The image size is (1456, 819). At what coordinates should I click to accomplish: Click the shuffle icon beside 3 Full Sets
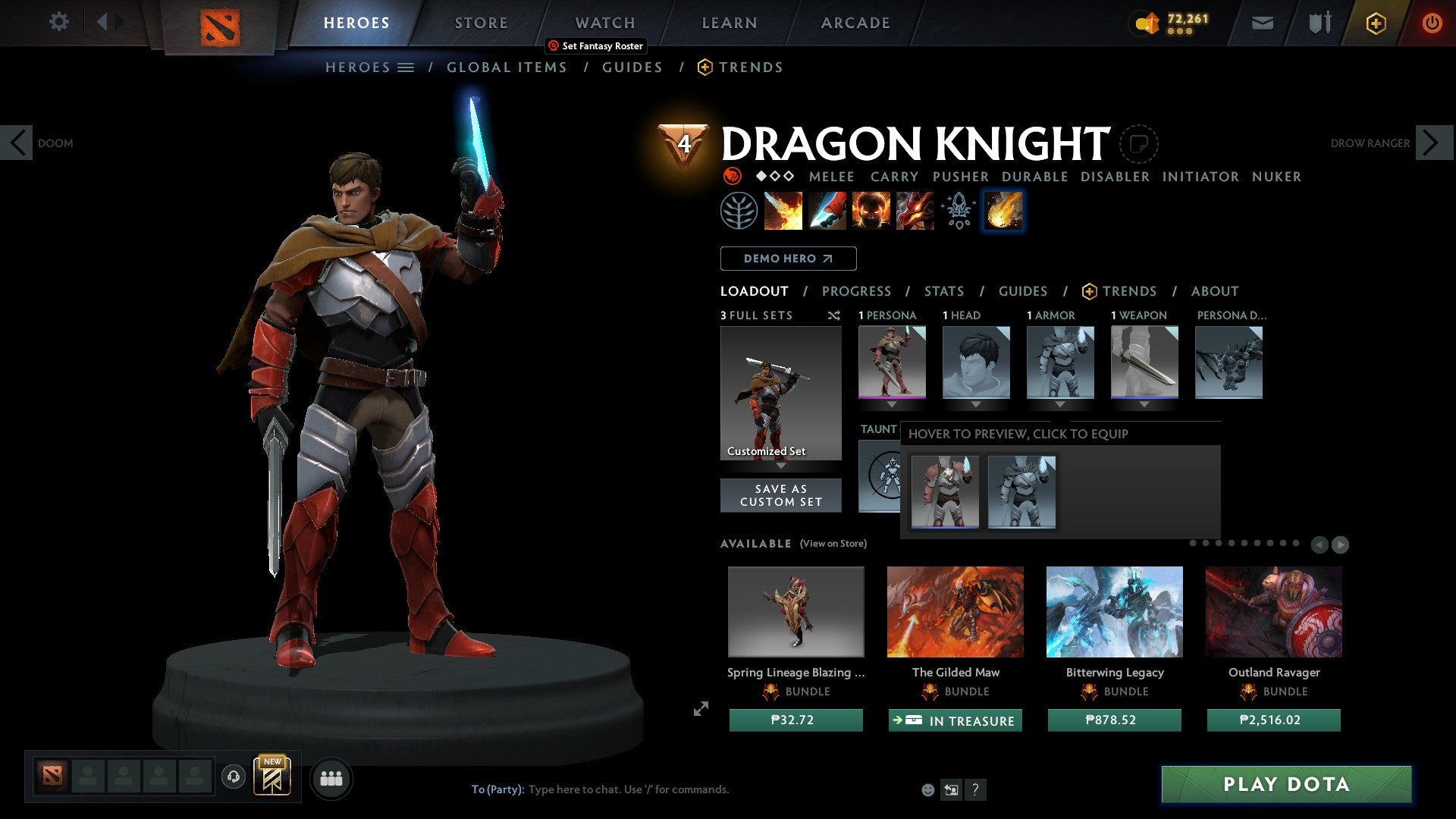[x=834, y=315]
